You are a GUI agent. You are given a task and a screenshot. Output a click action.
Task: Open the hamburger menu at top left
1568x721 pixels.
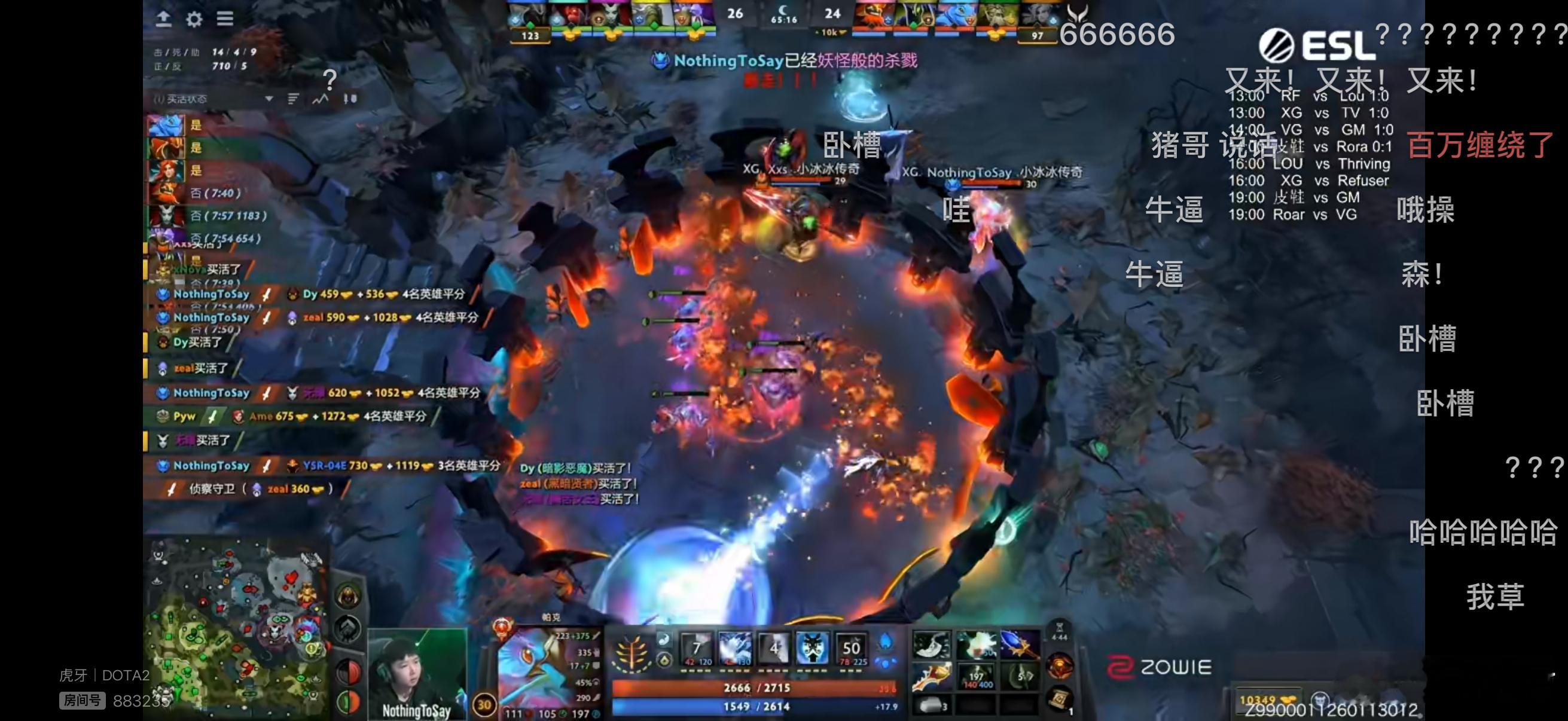(x=224, y=19)
